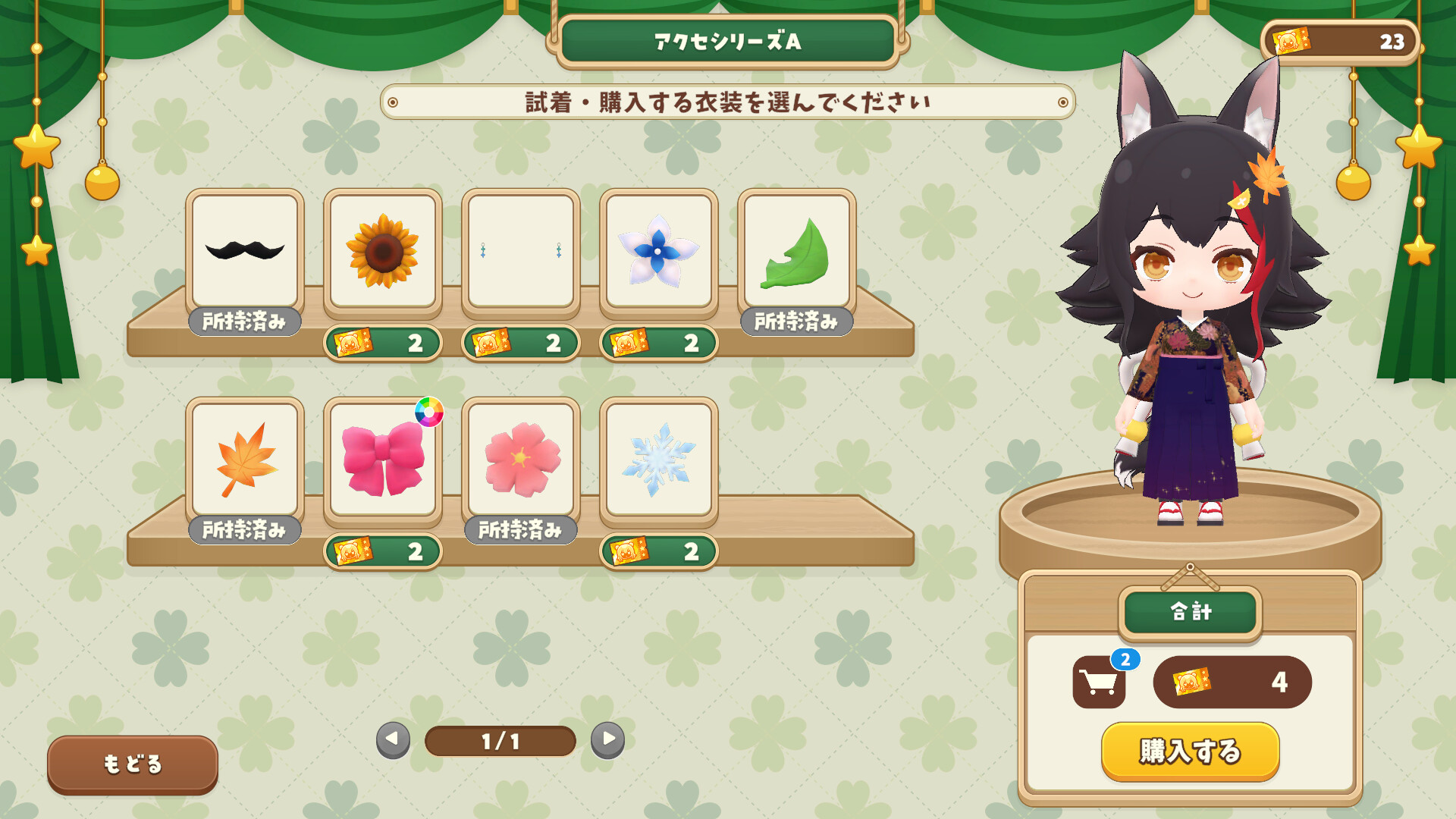This screenshot has width=1456, height=819.
Task: Select the black mustache accessory
Action: [245, 251]
